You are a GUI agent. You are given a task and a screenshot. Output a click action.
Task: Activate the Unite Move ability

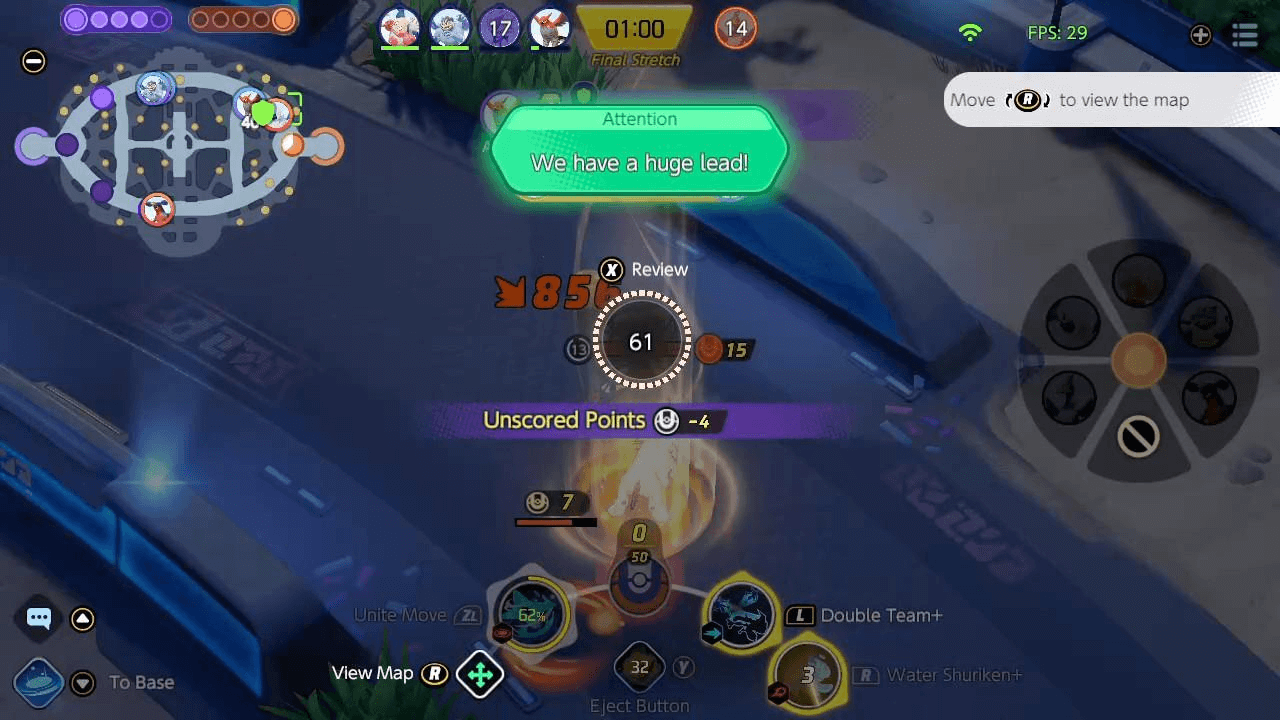[531, 614]
